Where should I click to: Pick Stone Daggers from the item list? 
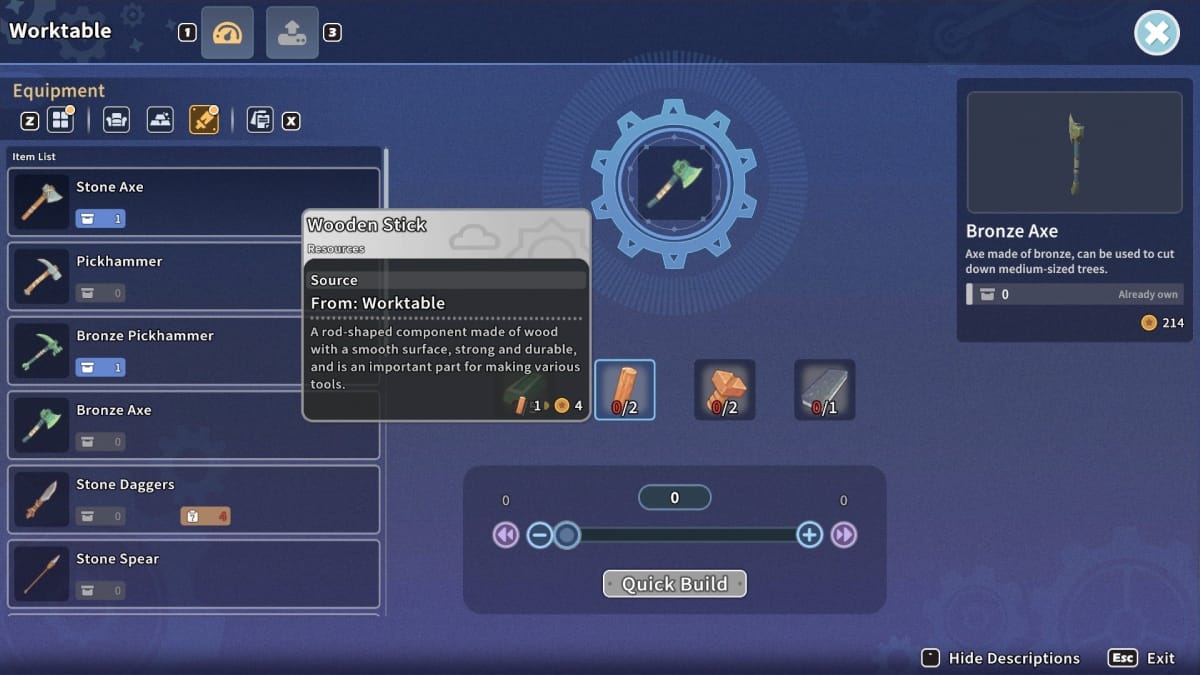point(194,499)
